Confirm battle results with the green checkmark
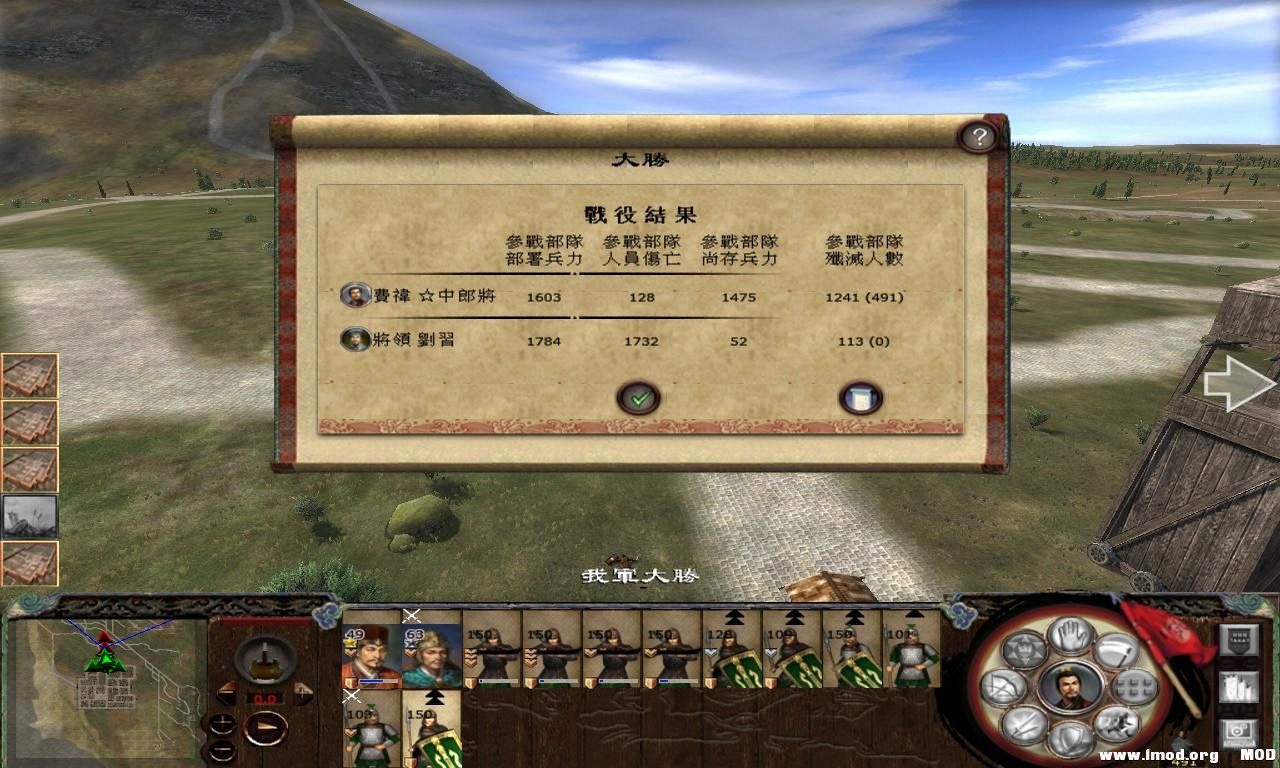Viewport: 1280px width, 768px height. (640, 396)
